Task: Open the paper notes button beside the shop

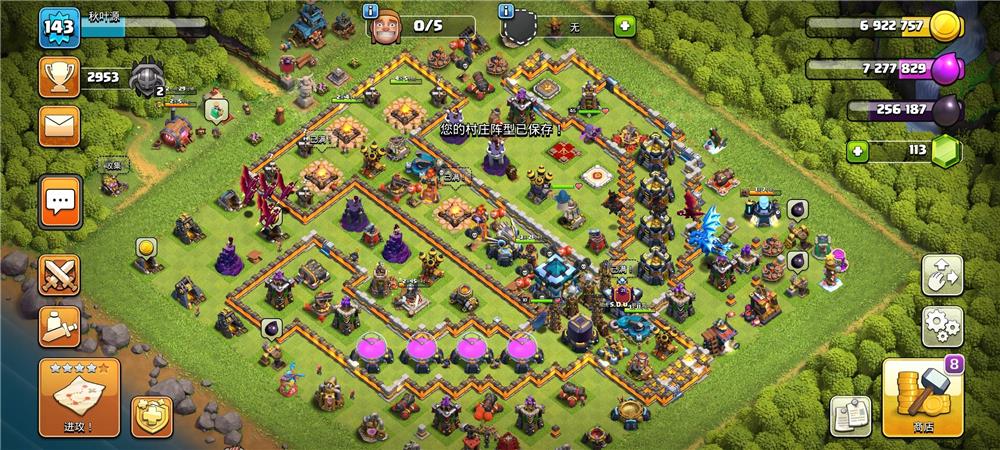Action: (849, 415)
